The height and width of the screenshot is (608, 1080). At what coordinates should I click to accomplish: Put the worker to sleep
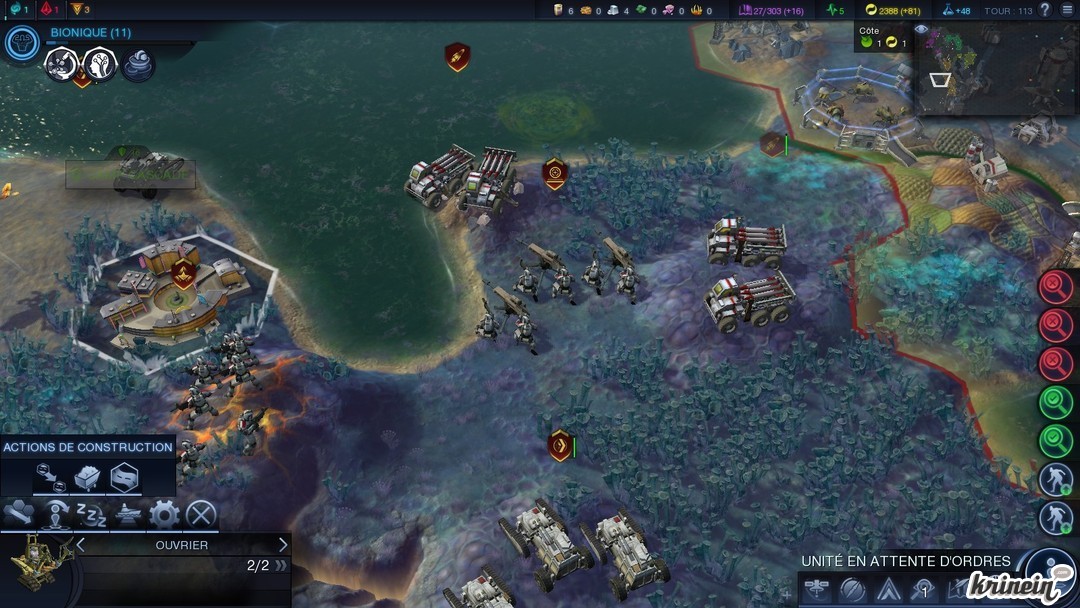click(x=92, y=515)
